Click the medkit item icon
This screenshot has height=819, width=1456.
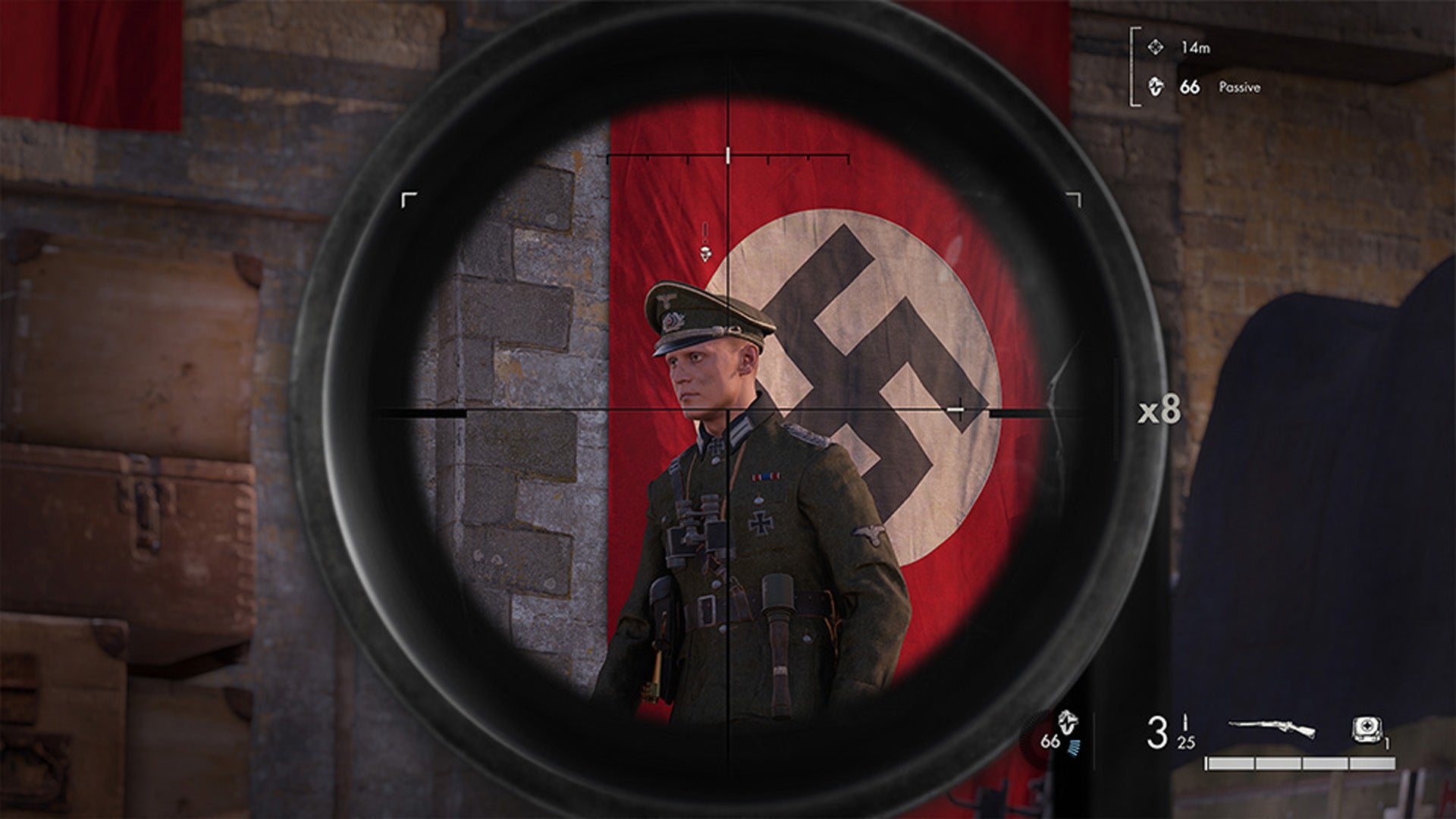pos(1367,730)
